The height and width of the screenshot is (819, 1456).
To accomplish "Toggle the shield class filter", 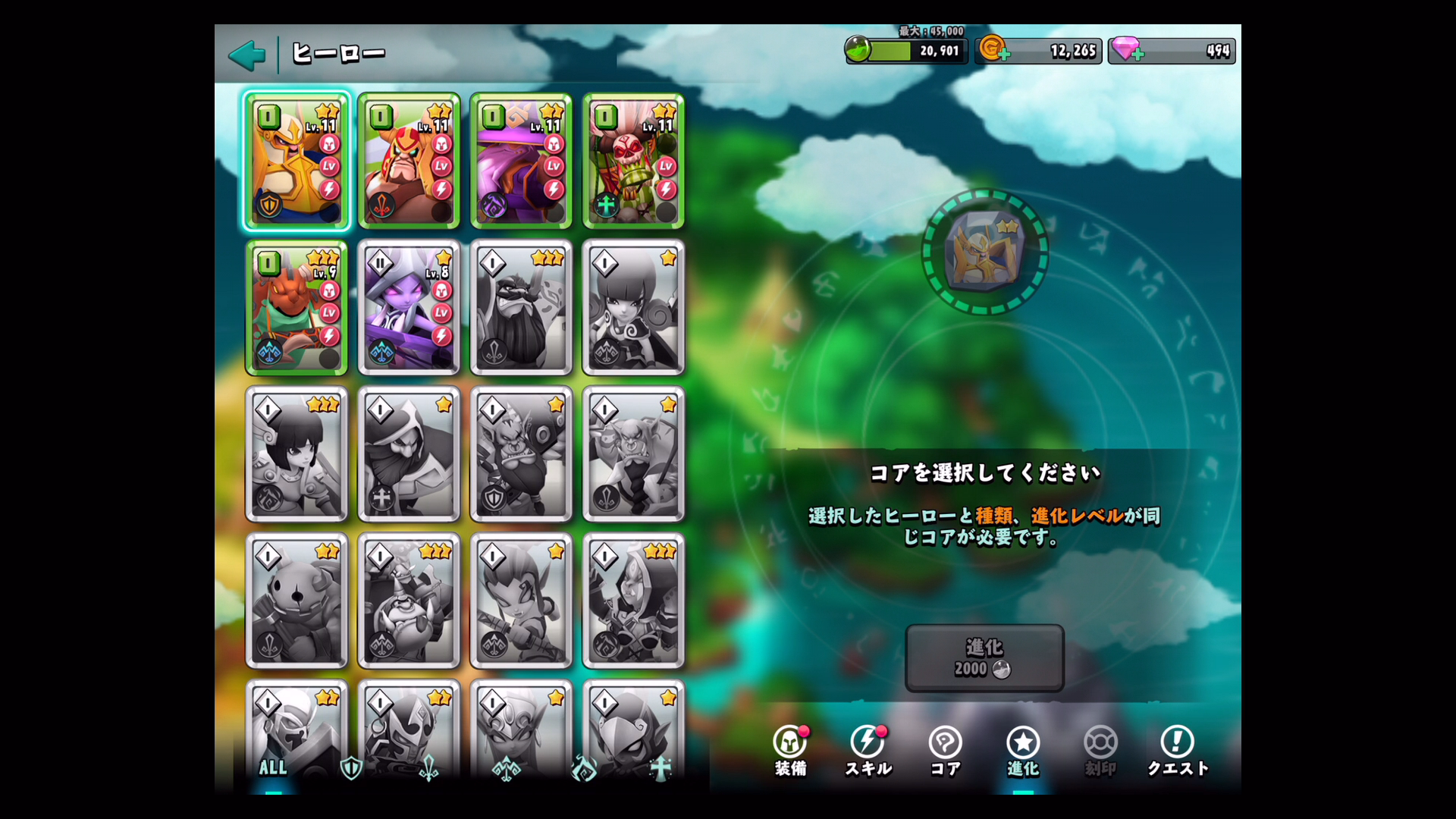I will (x=350, y=768).
